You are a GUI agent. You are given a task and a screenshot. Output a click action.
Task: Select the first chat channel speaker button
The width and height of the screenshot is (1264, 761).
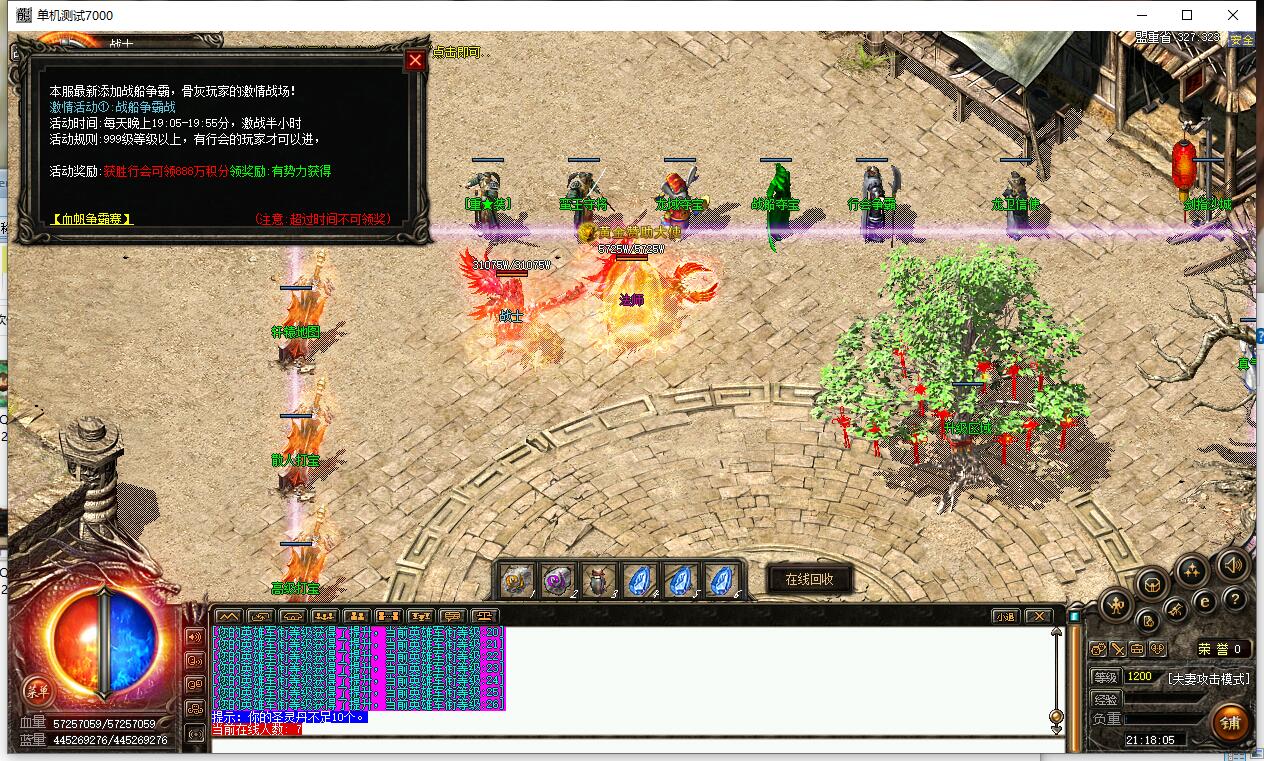coord(194,636)
